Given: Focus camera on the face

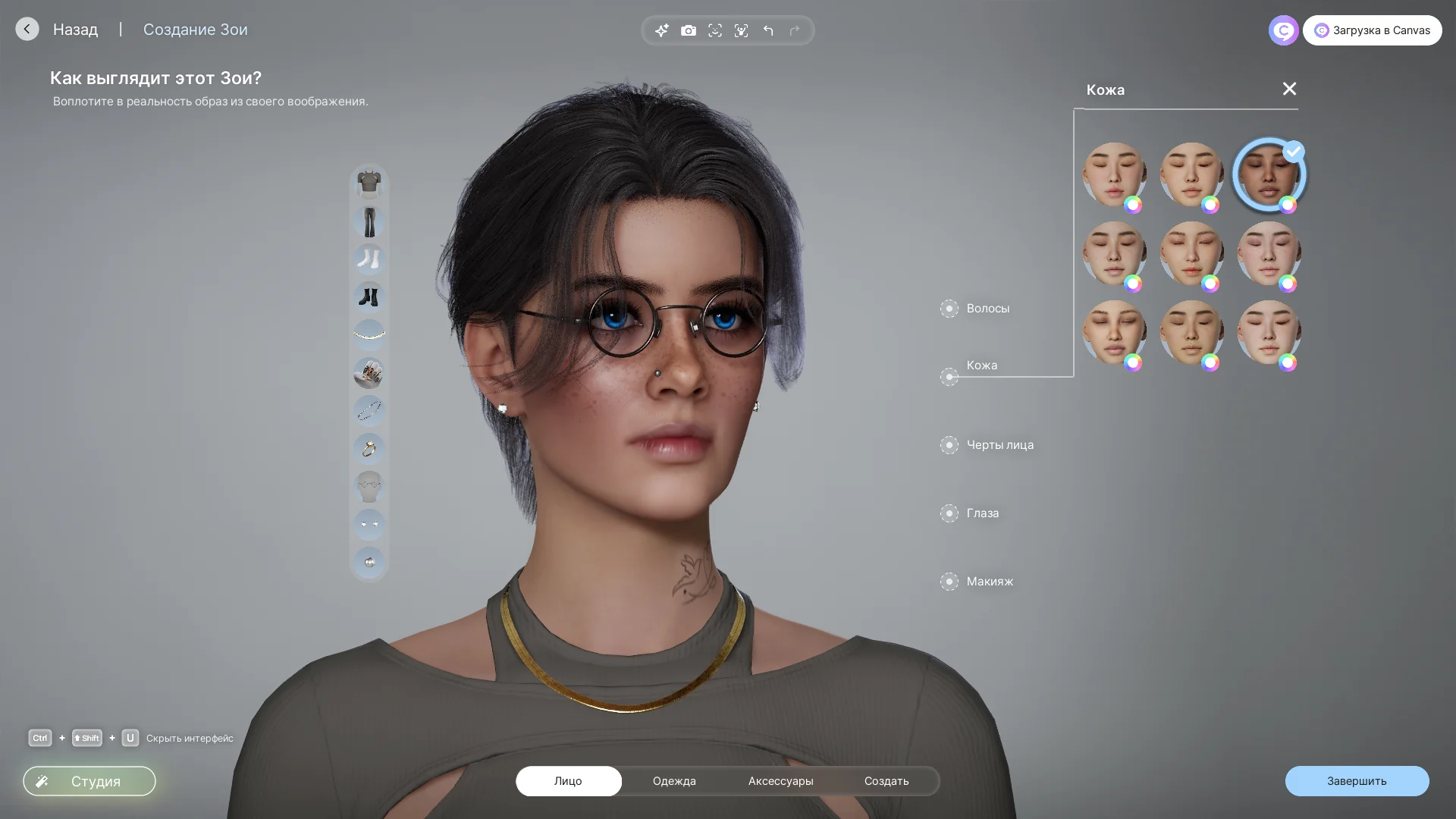Looking at the screenshot, I should click(x=715, y=30).
